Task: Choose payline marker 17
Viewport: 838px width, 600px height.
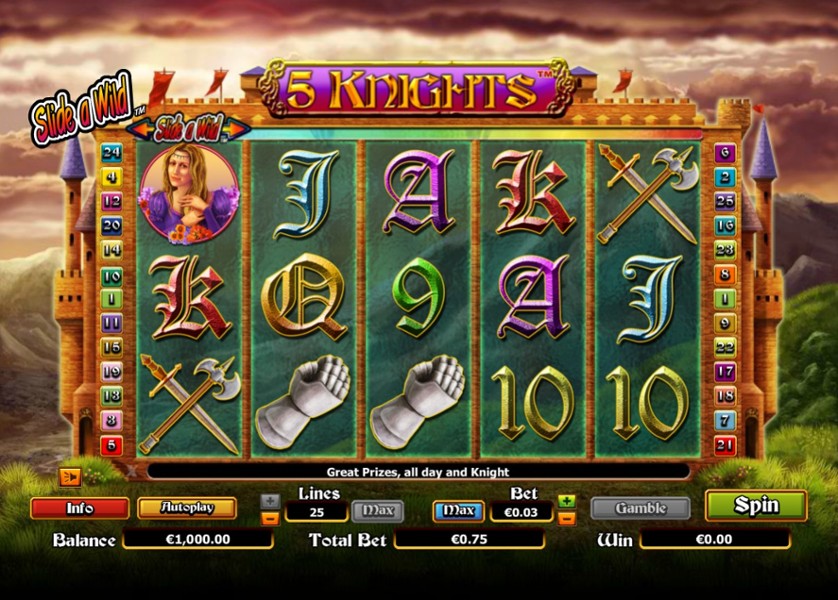Action: coord(726,371)
